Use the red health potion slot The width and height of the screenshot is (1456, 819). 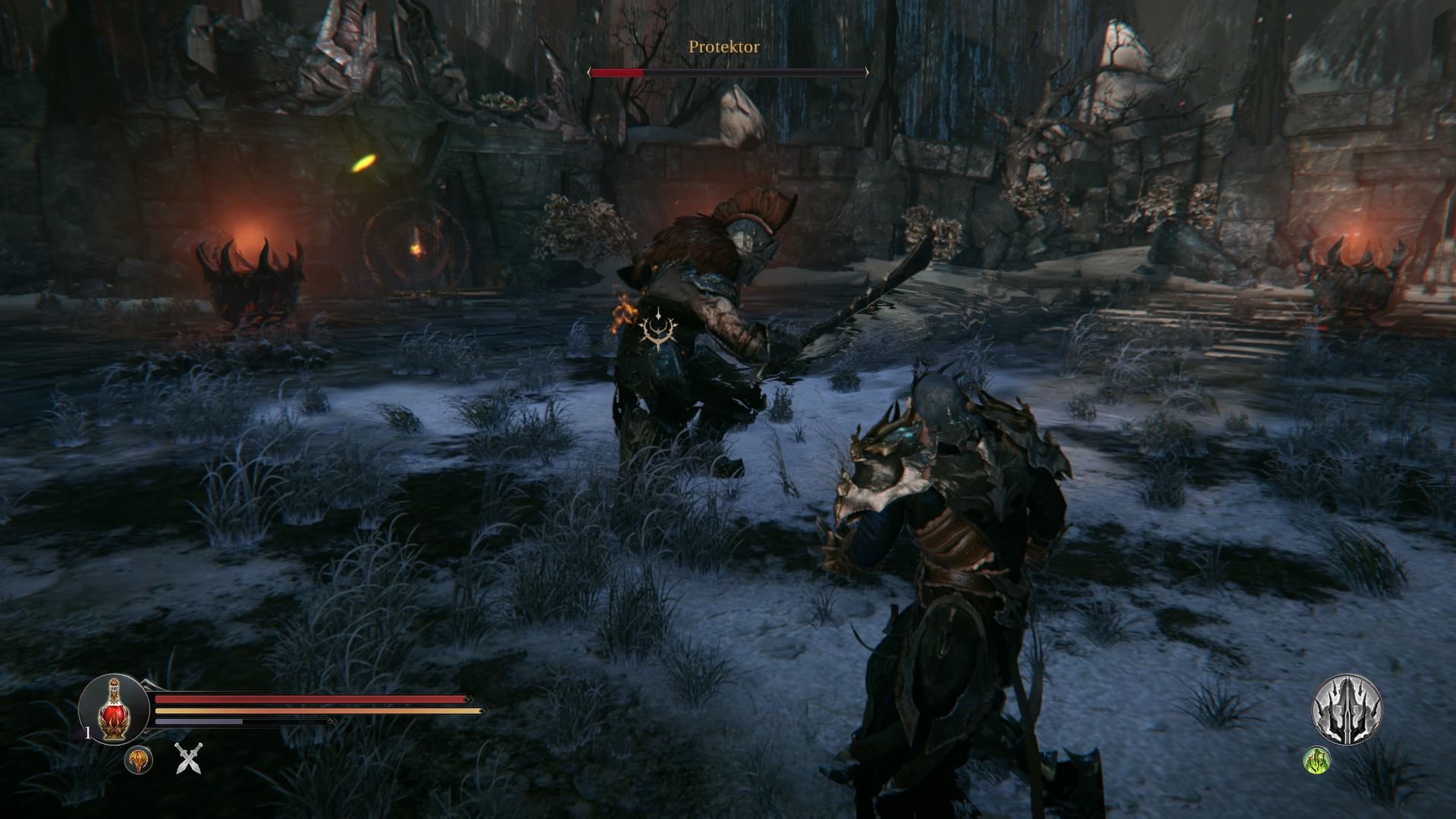[x=114, y=710]
